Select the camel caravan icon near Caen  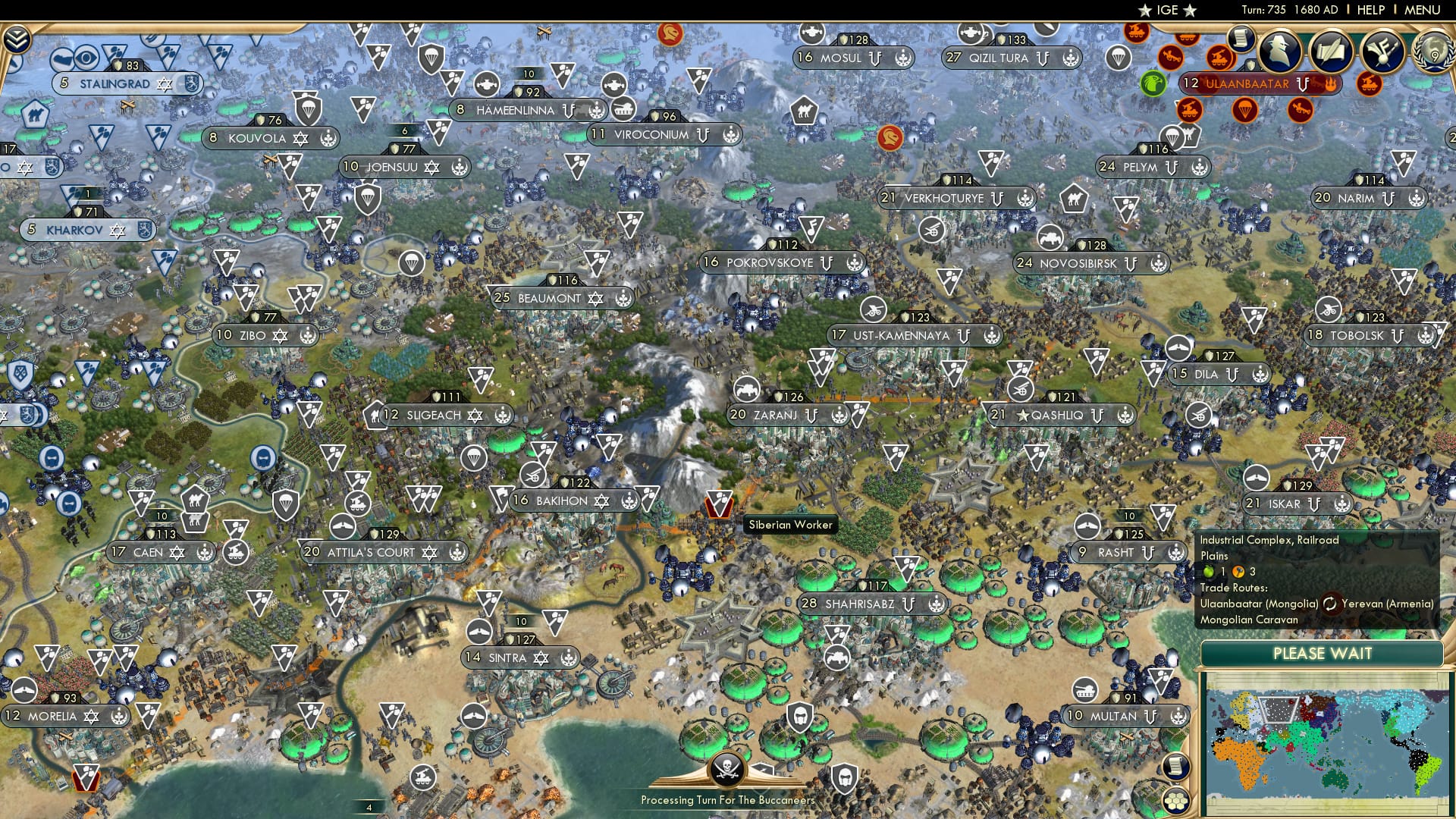pos(196,500)
